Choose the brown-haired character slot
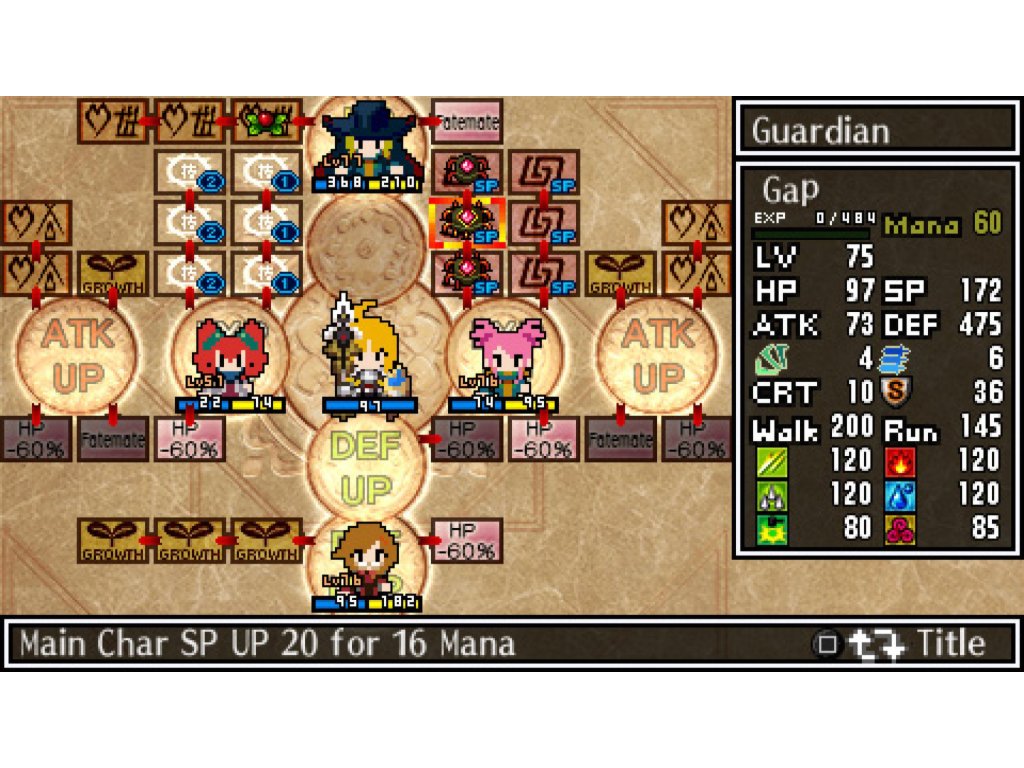The image size is (1024, 768). [365, 560]
